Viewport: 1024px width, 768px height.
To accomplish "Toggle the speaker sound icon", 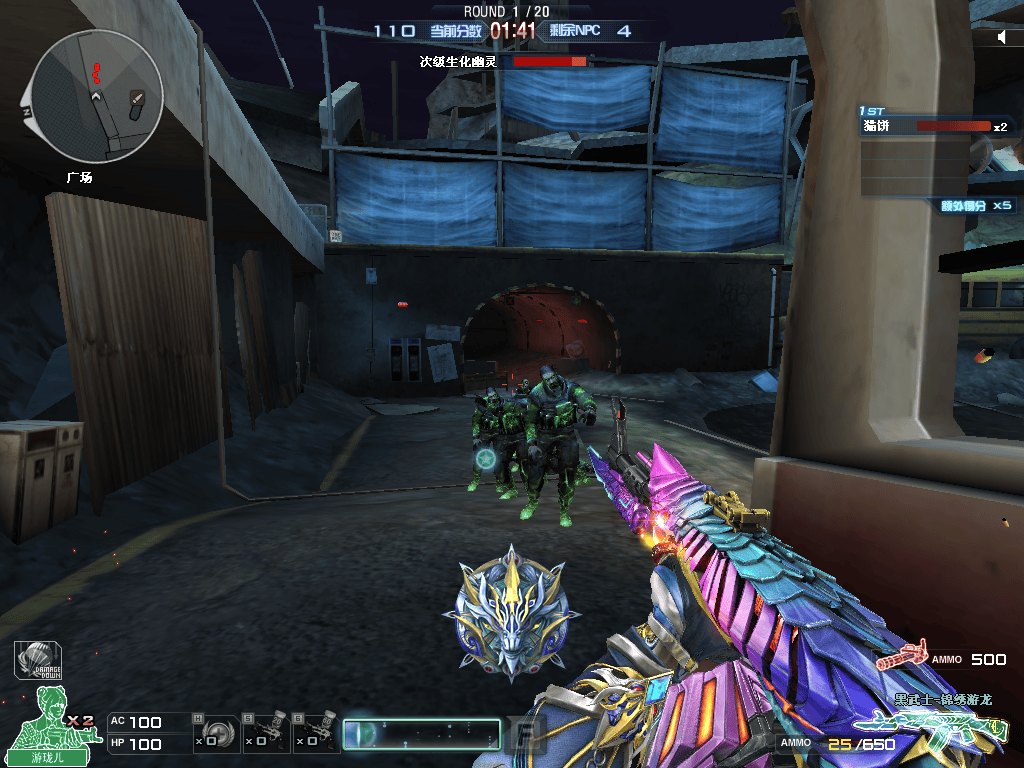I will click(x=1002, y=37).
